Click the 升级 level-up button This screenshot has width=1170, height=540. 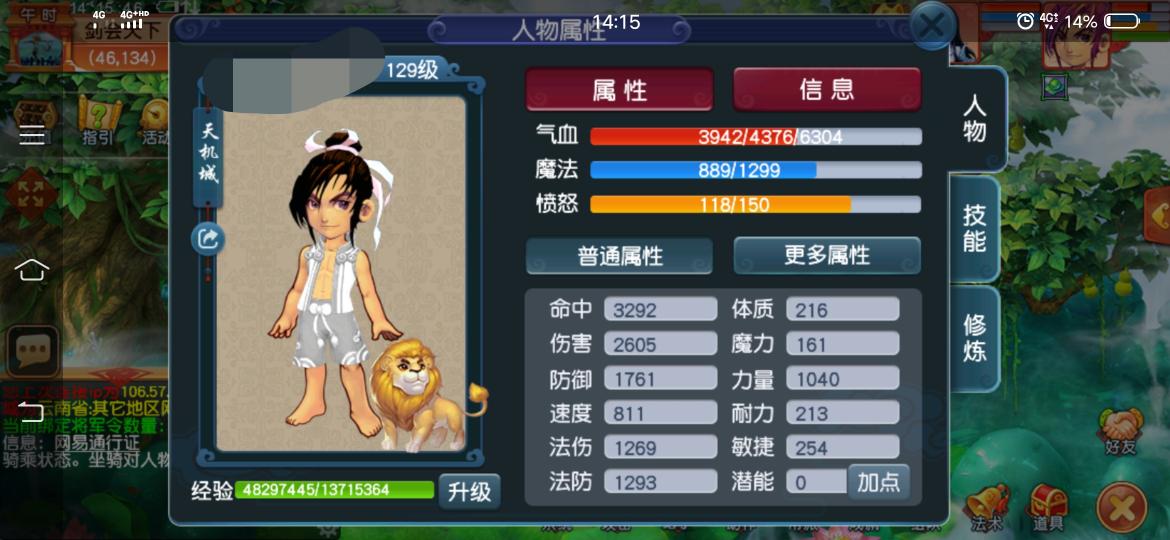(x=468, y=491)
